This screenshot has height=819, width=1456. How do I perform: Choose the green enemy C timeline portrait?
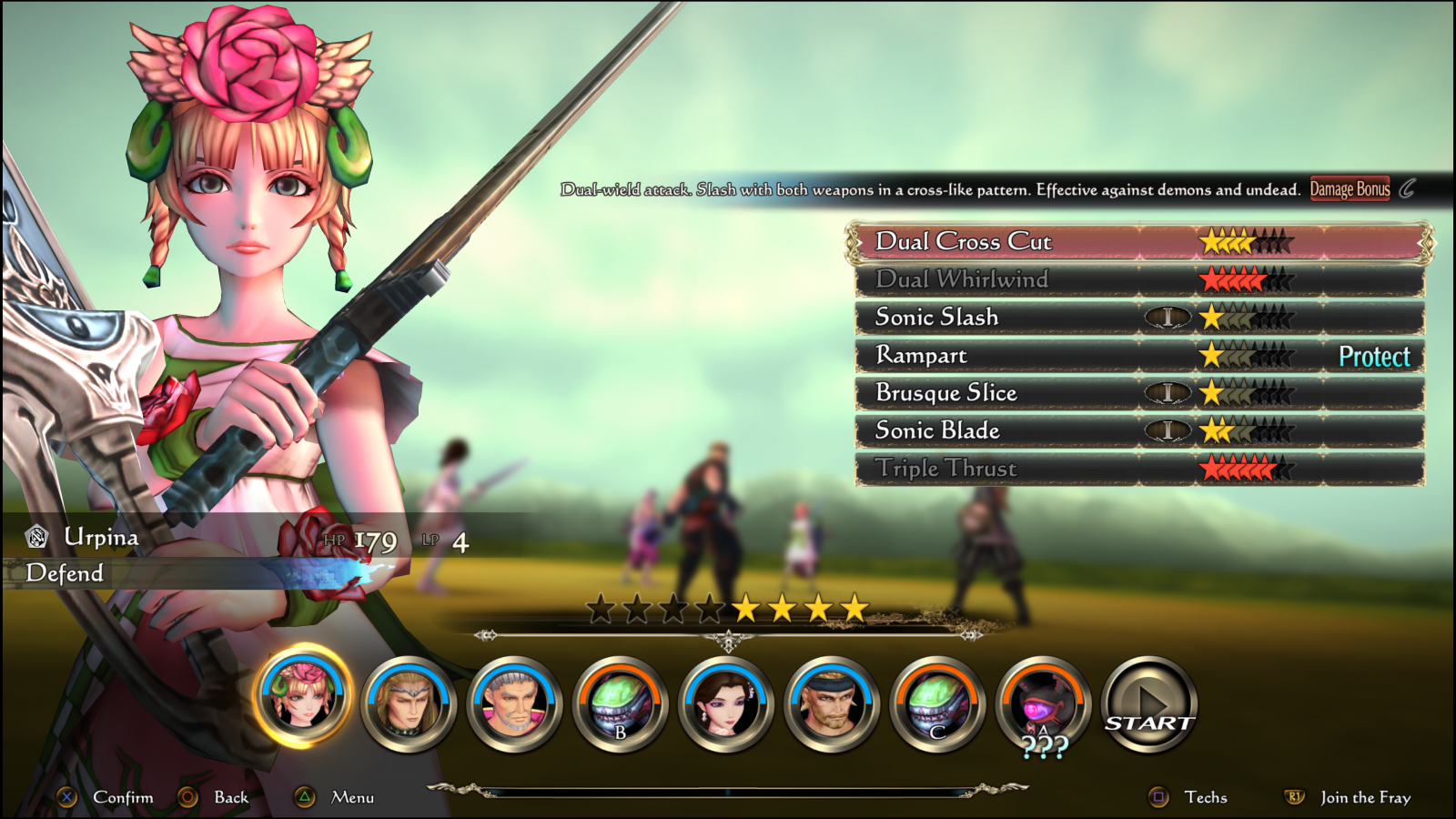937,703
